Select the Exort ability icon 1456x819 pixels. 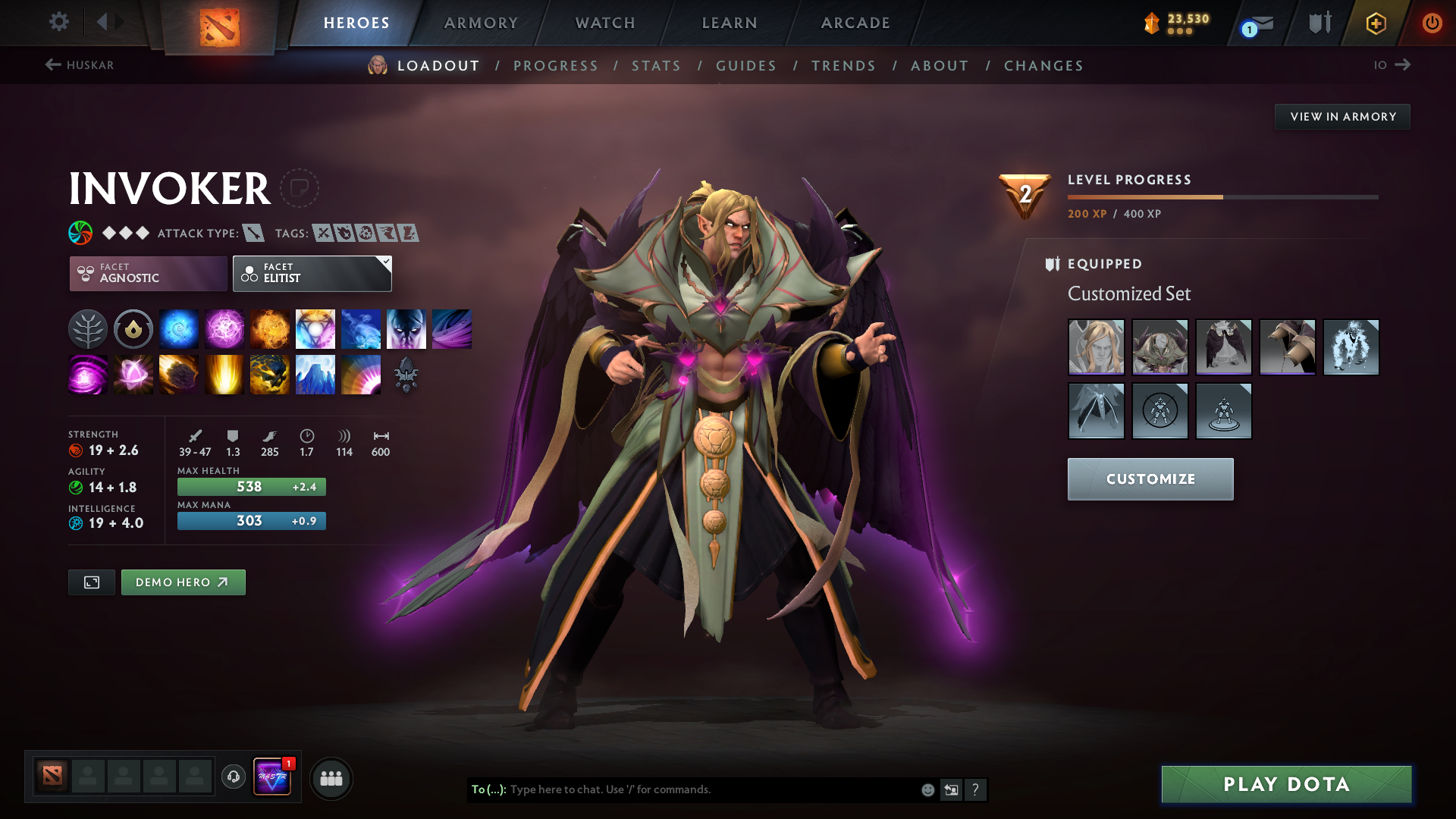pyautogui.click(x=269, y=328)
